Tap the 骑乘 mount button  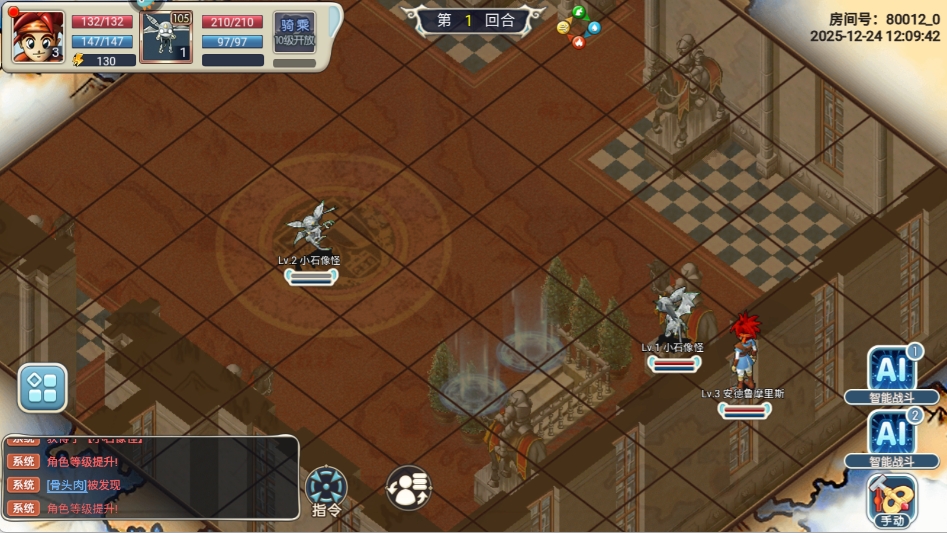pyautogui.click(x=294, y=33)
